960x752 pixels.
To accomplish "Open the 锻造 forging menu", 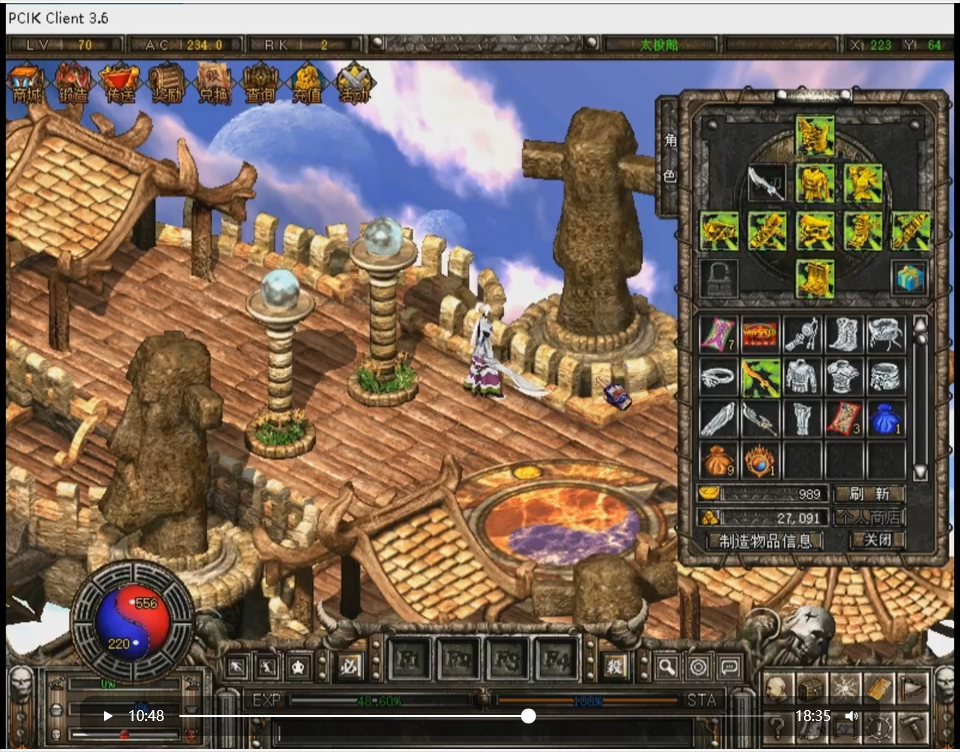I will click(73, 82).
